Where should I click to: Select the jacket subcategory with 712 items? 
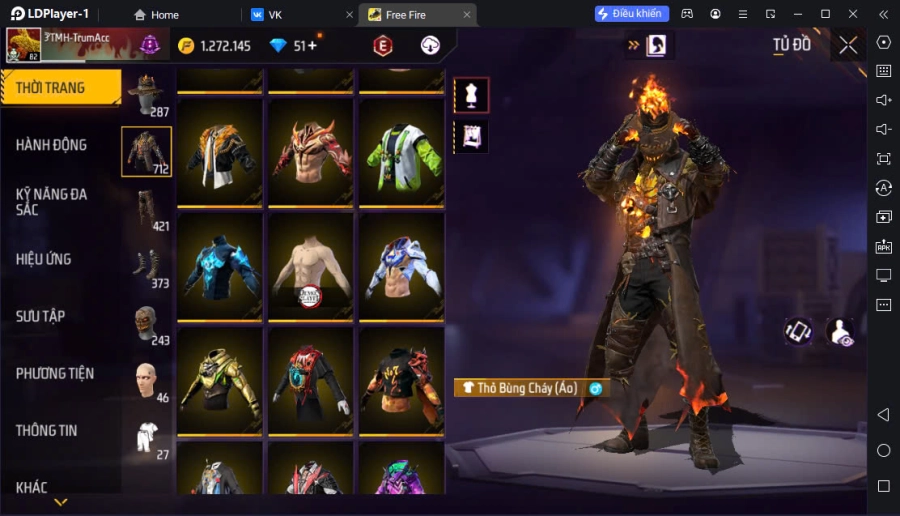[x=146, y=152]
